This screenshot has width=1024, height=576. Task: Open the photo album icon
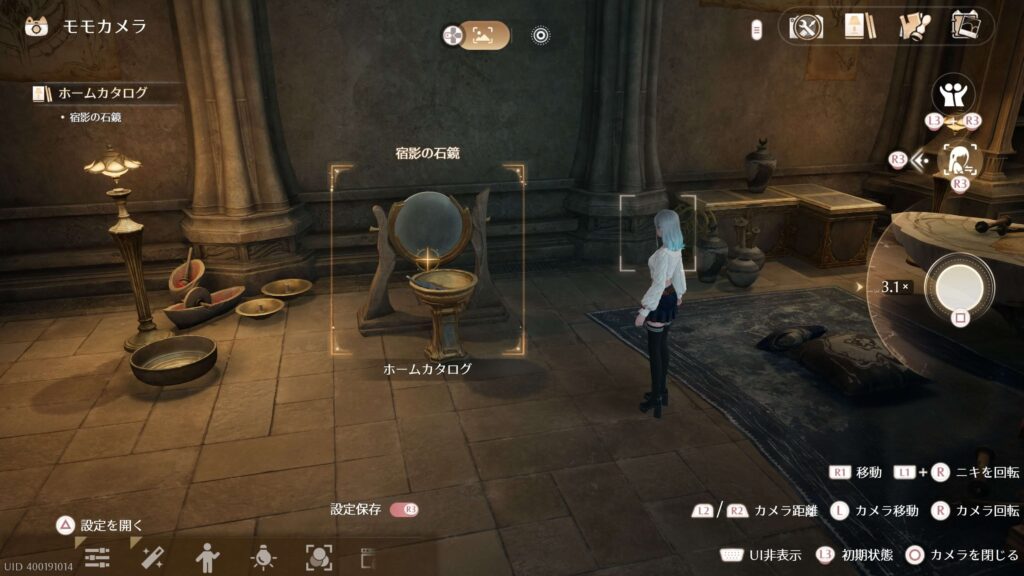pos(965,26)
